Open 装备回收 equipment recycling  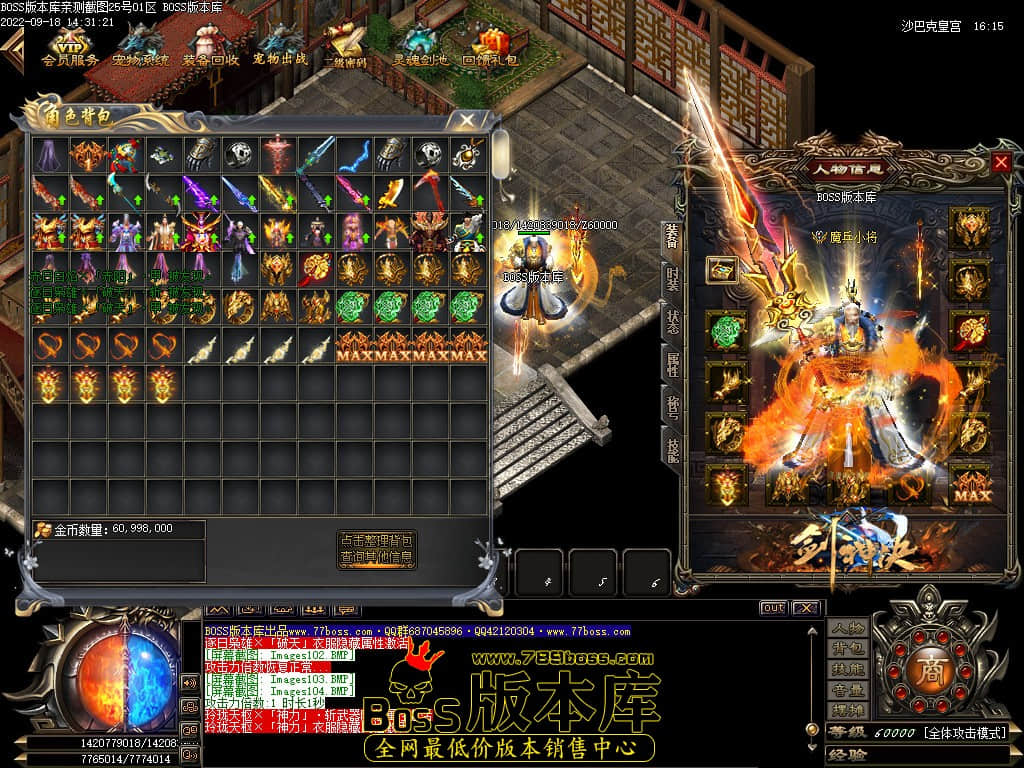point(210,47)
